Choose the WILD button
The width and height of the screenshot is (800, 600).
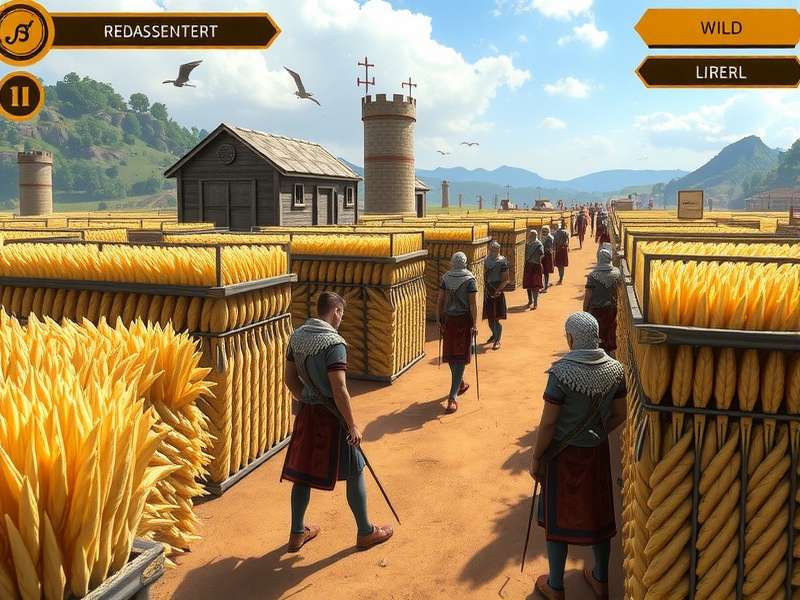coord(720,28)
